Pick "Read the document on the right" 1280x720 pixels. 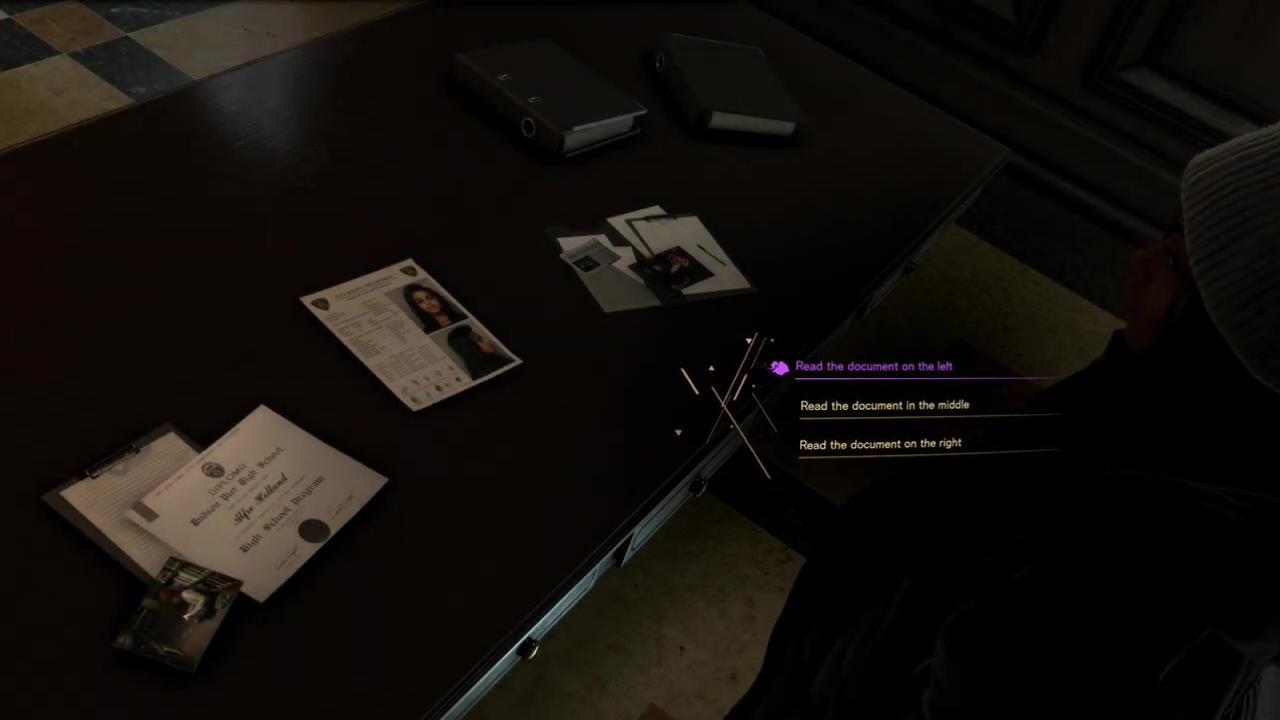(x=881, y=444)
